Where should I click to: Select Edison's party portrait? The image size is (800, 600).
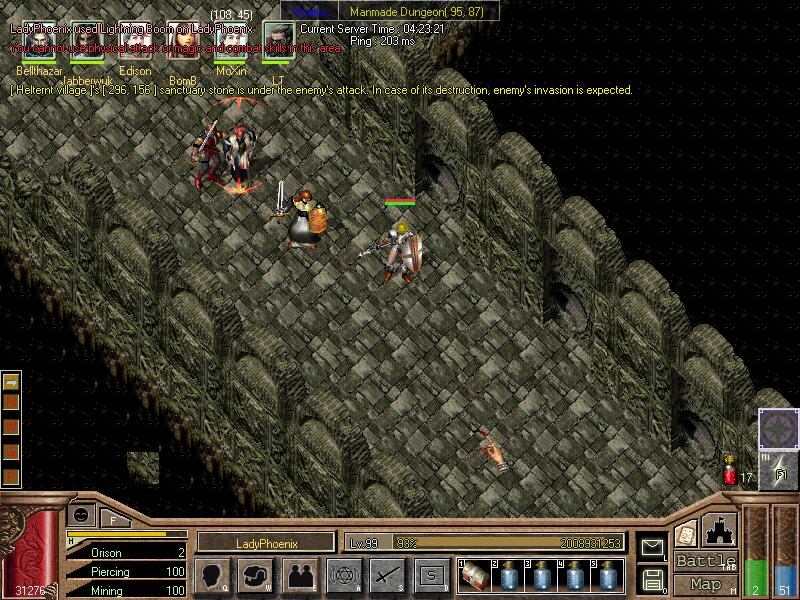pos(134,46)
